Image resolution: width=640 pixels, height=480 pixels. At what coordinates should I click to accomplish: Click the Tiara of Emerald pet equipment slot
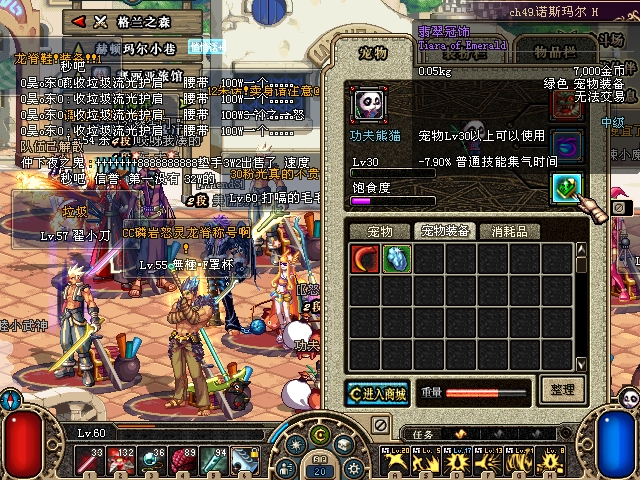click(567, 188)
